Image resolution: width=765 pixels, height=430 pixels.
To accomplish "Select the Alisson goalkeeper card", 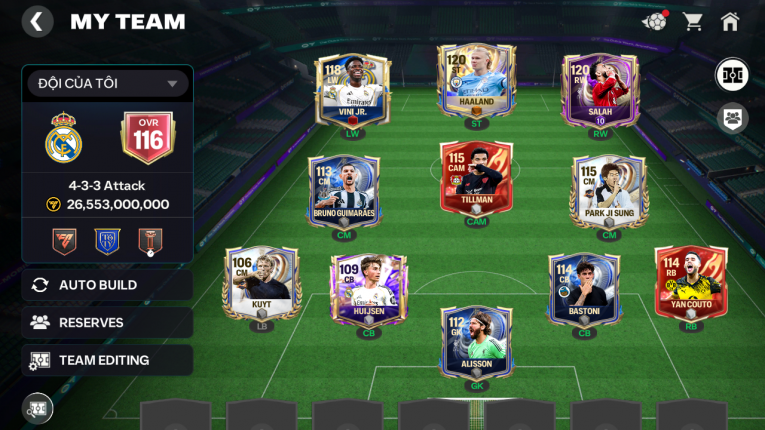I will pyautogui.click(x=476, y=343).
